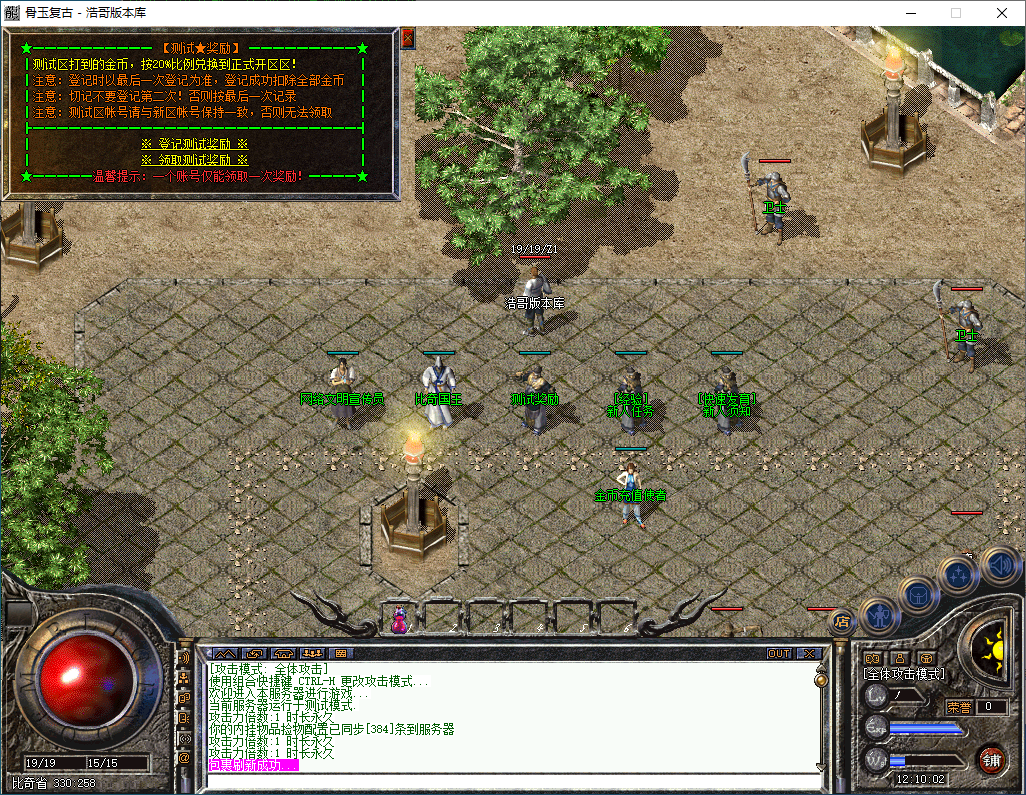Use the potion in belt slot 1

pos(399,620)
